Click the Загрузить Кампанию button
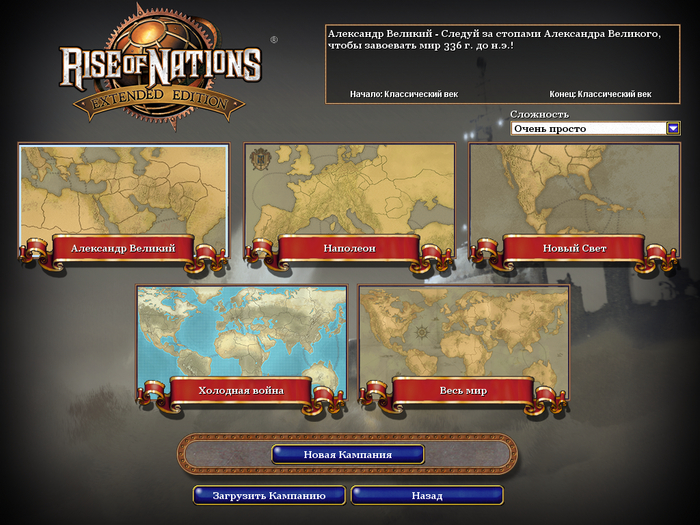 coord(269,495)
